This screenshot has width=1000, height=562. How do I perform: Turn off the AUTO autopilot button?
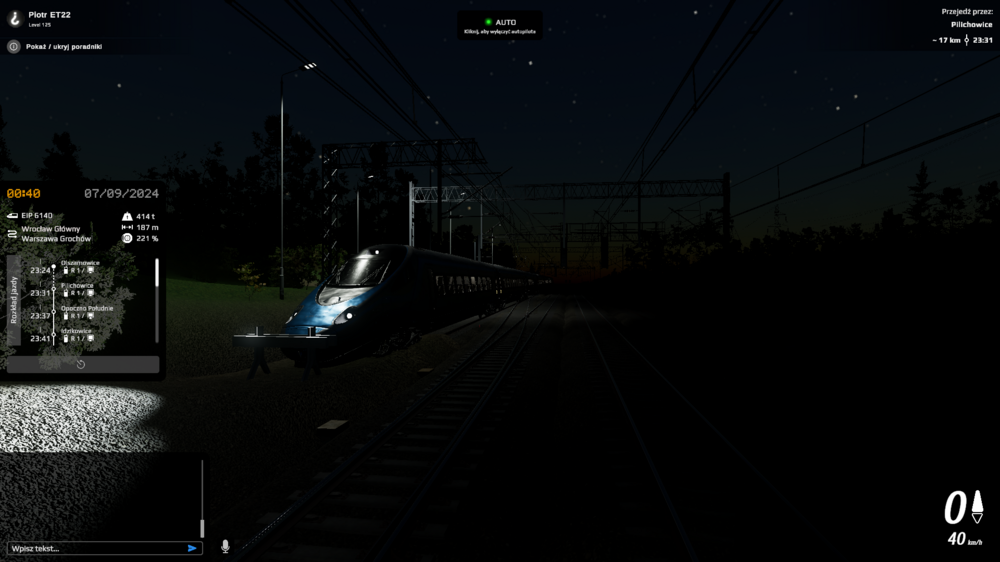(x=500, y=24)
